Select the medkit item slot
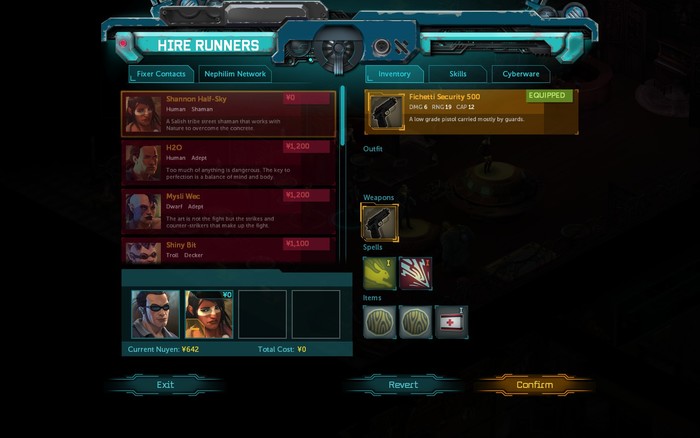 [451, 322]
